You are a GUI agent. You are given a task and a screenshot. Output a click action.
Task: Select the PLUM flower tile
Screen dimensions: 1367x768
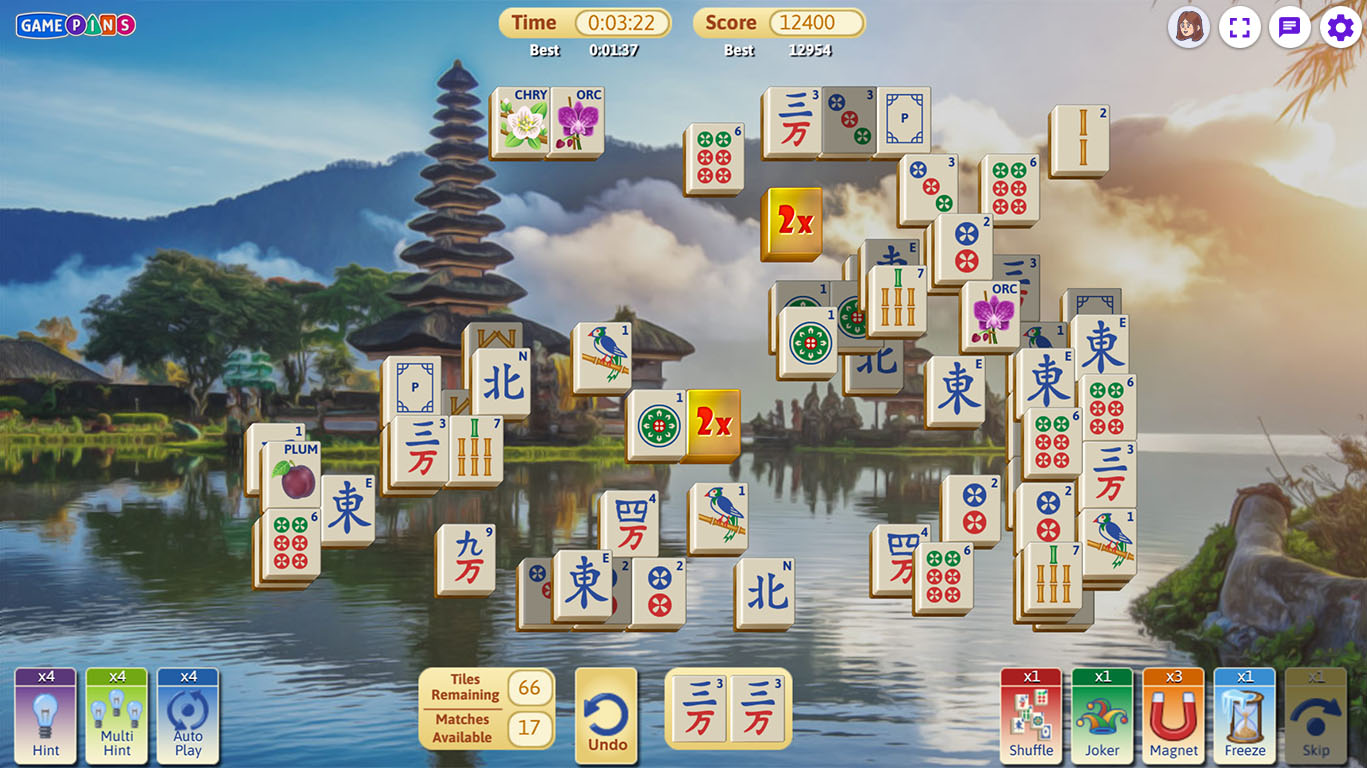[292, 475]
